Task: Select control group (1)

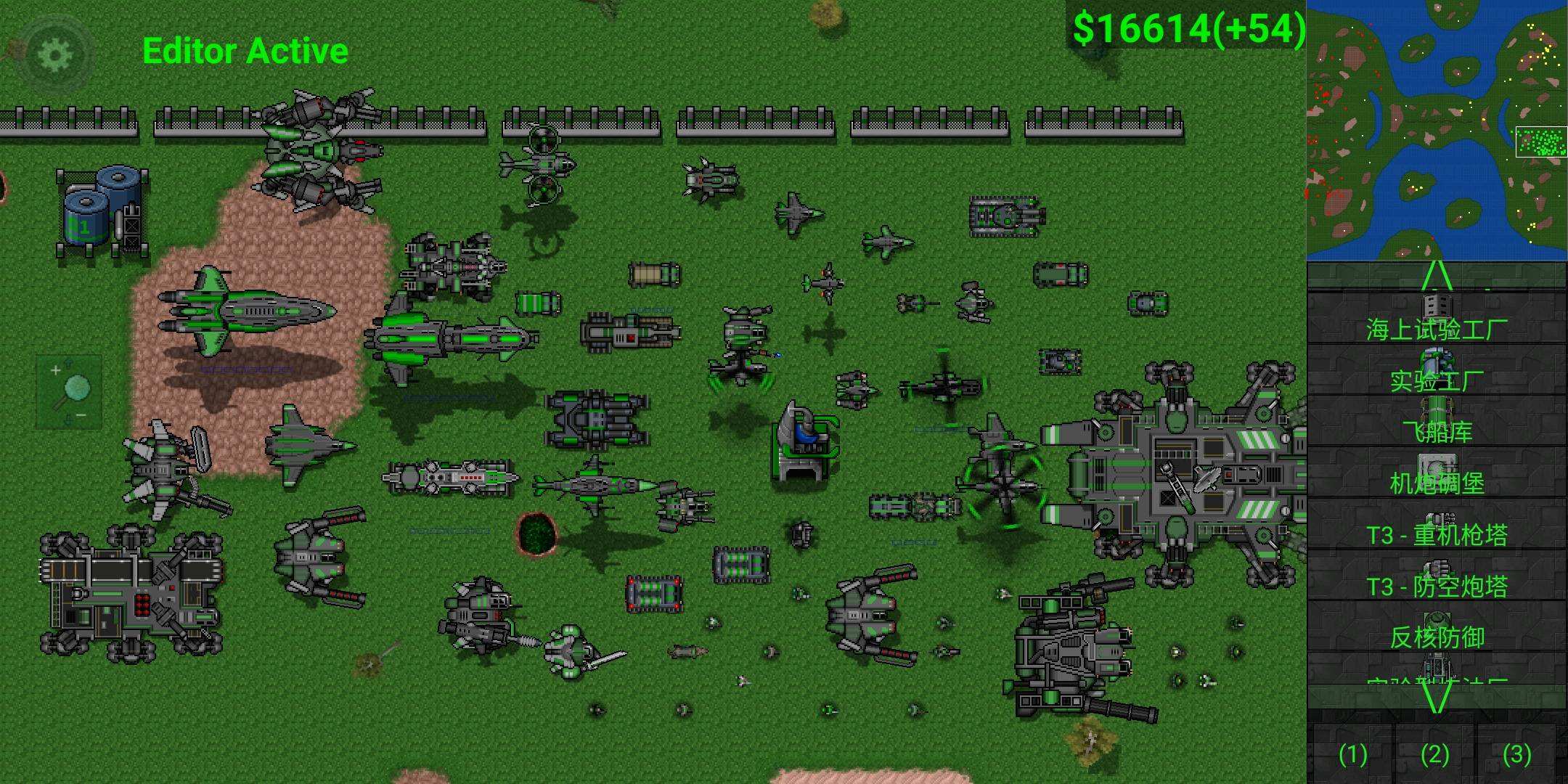Action: click(1353, 754)
